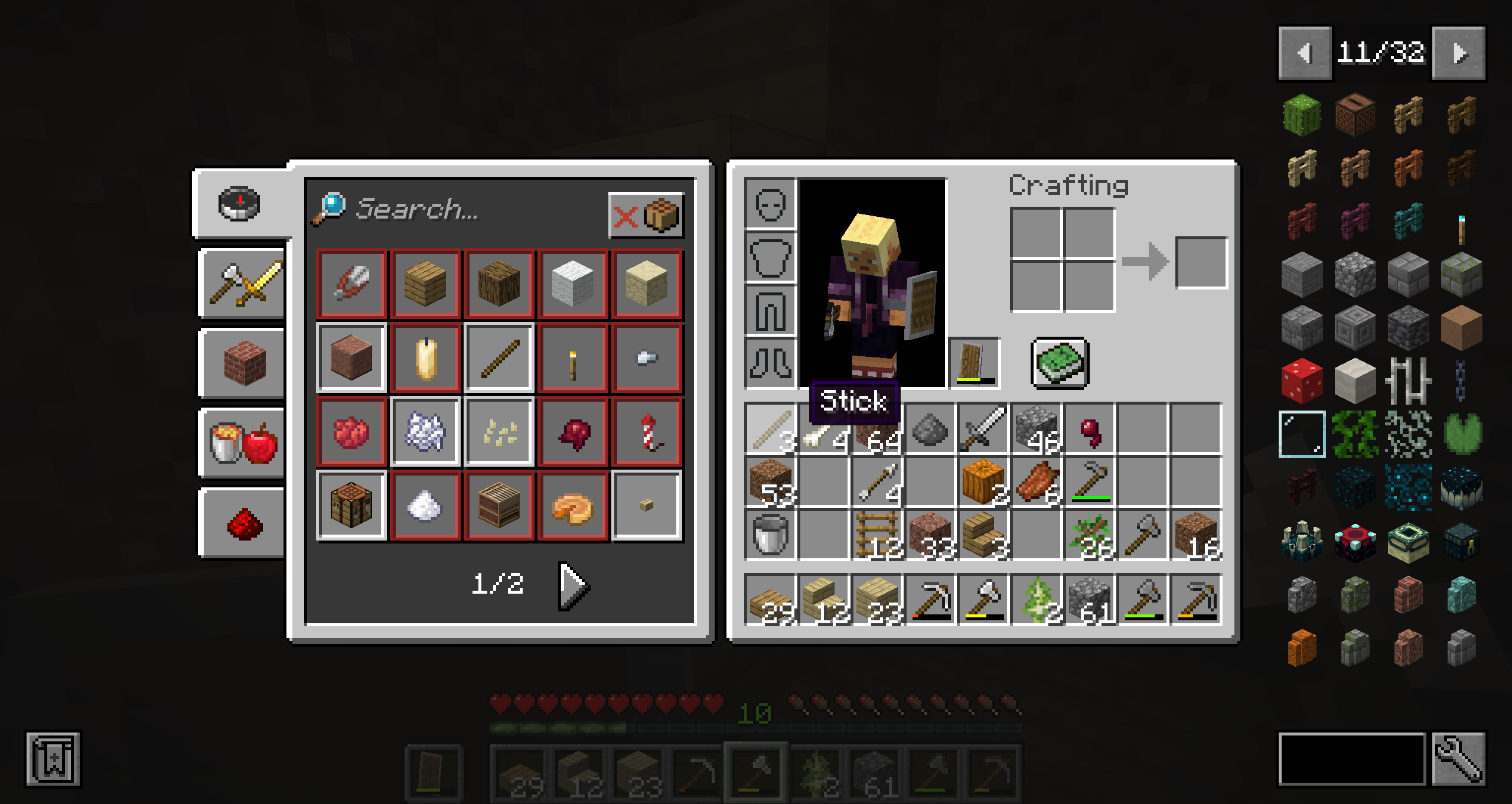Return to the previous item list page

coord(1305,53)
